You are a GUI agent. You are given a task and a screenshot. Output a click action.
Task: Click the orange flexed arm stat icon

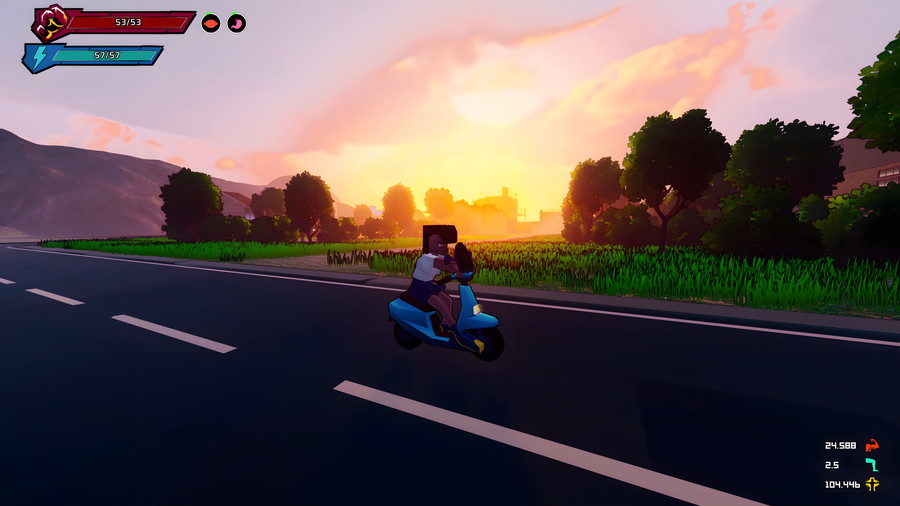click(x=872, y=445)
